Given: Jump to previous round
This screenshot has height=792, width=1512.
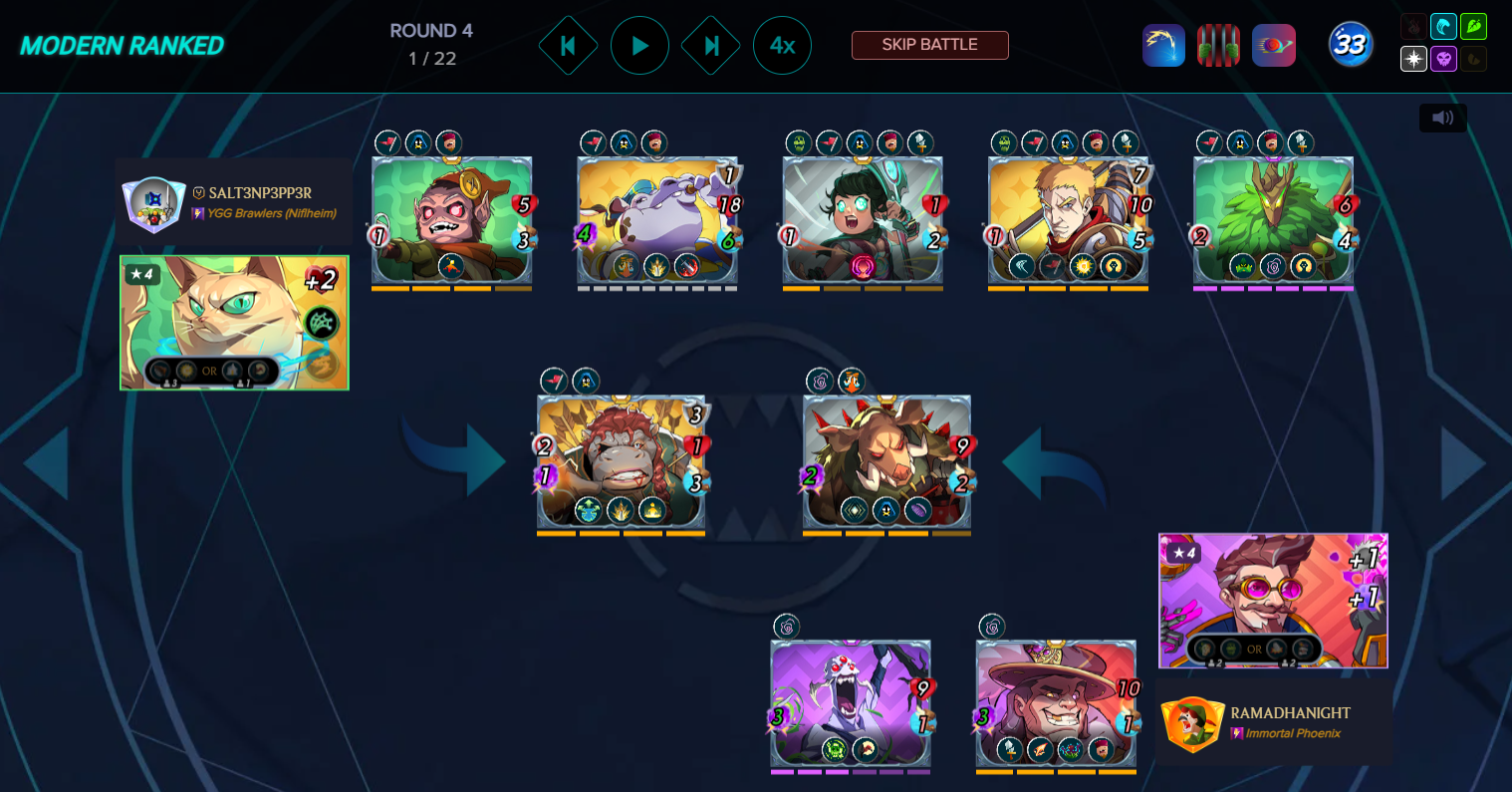Looking at the screenshot, I should [568, 46].
